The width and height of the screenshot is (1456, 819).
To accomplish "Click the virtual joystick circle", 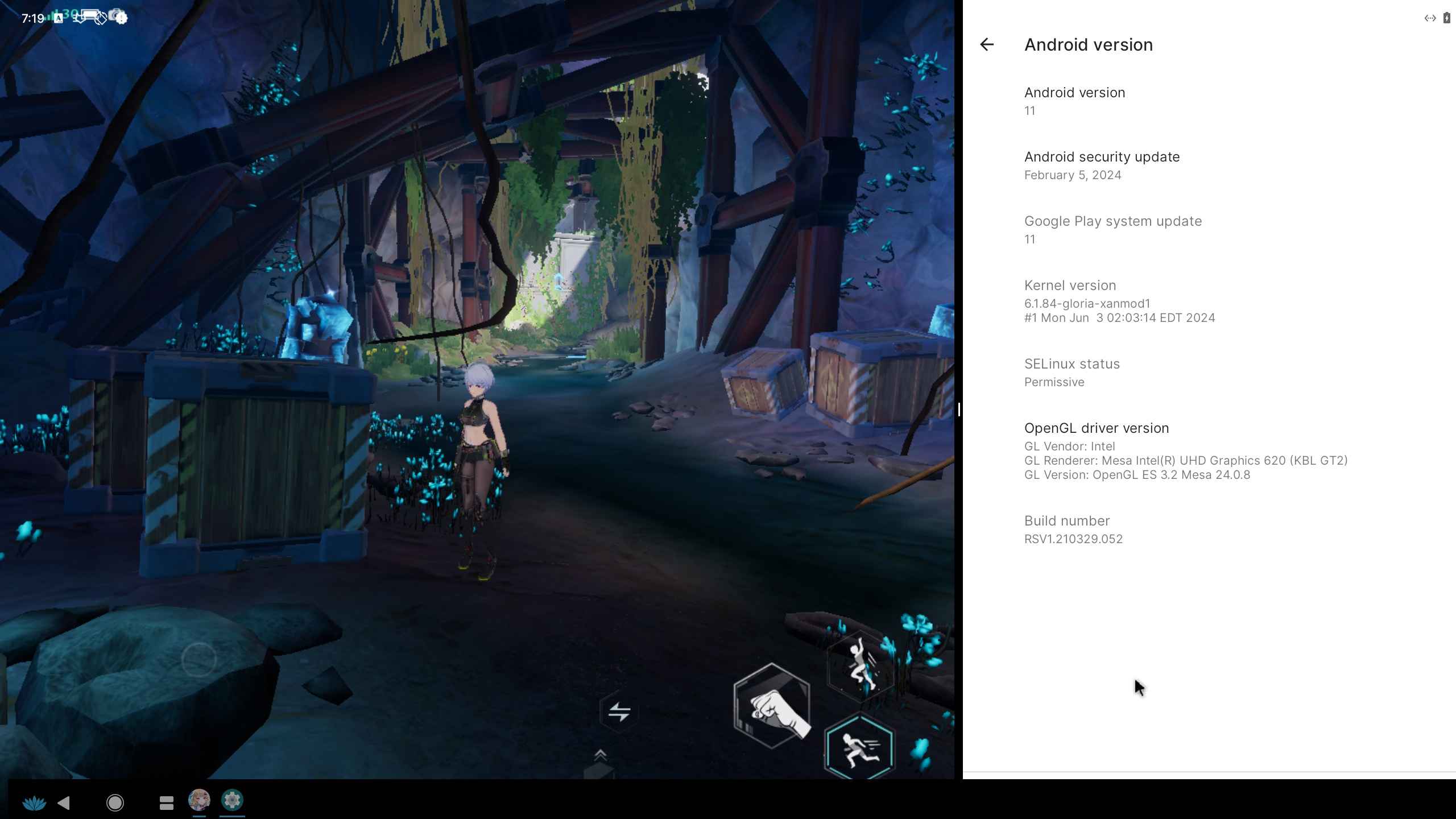I will (198, 660).
